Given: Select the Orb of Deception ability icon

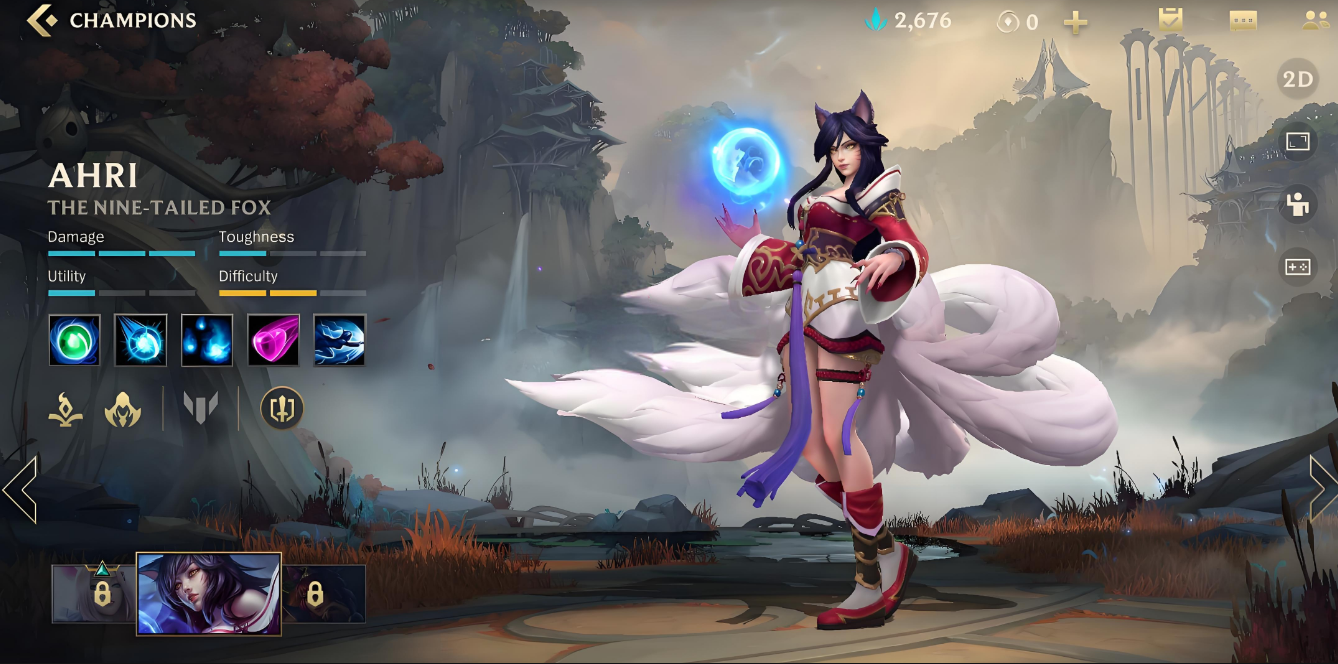Looking at the screenshot, I should (140, 340).
